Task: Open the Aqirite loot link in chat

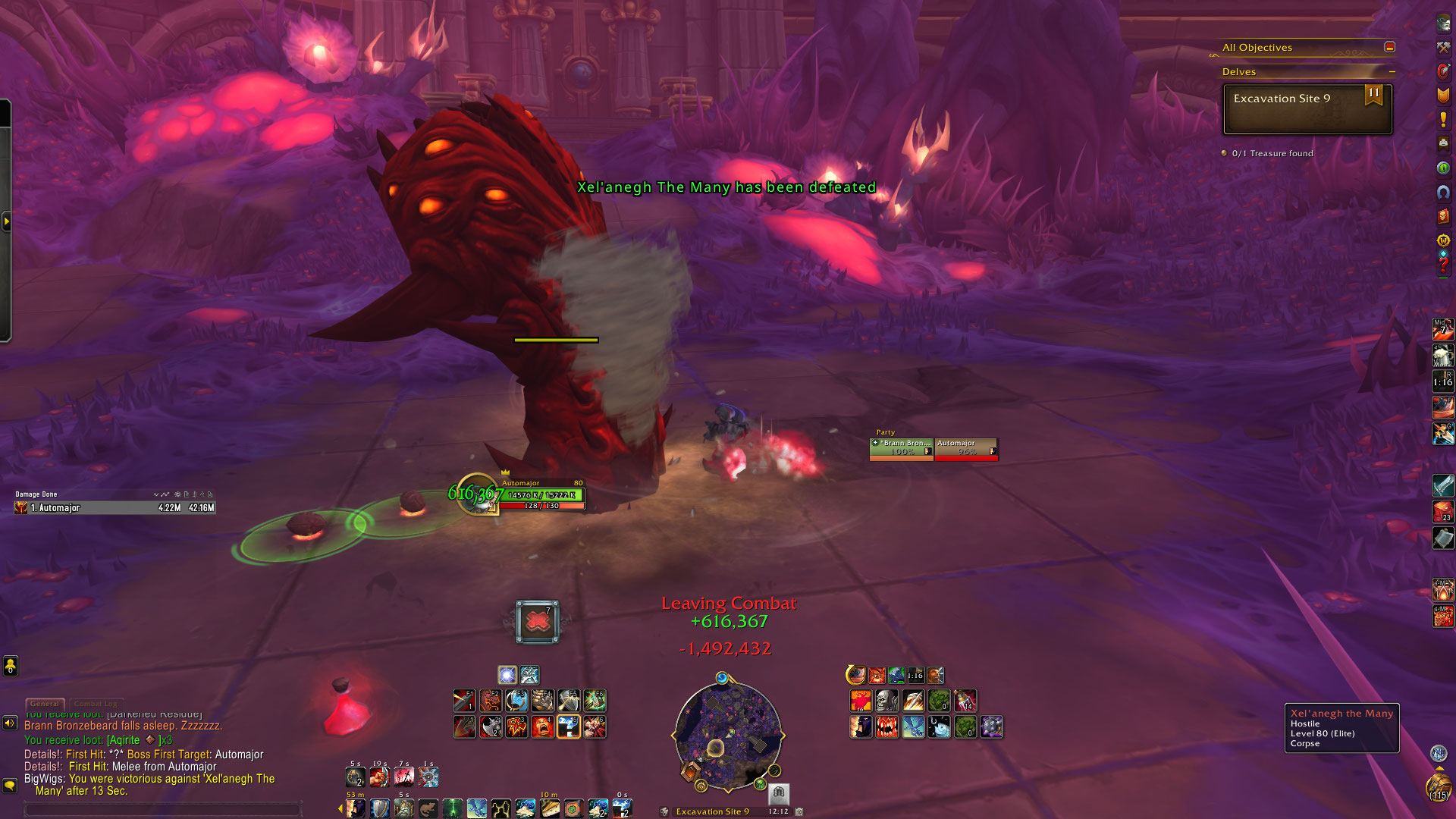Action: (x=124, y=740)
